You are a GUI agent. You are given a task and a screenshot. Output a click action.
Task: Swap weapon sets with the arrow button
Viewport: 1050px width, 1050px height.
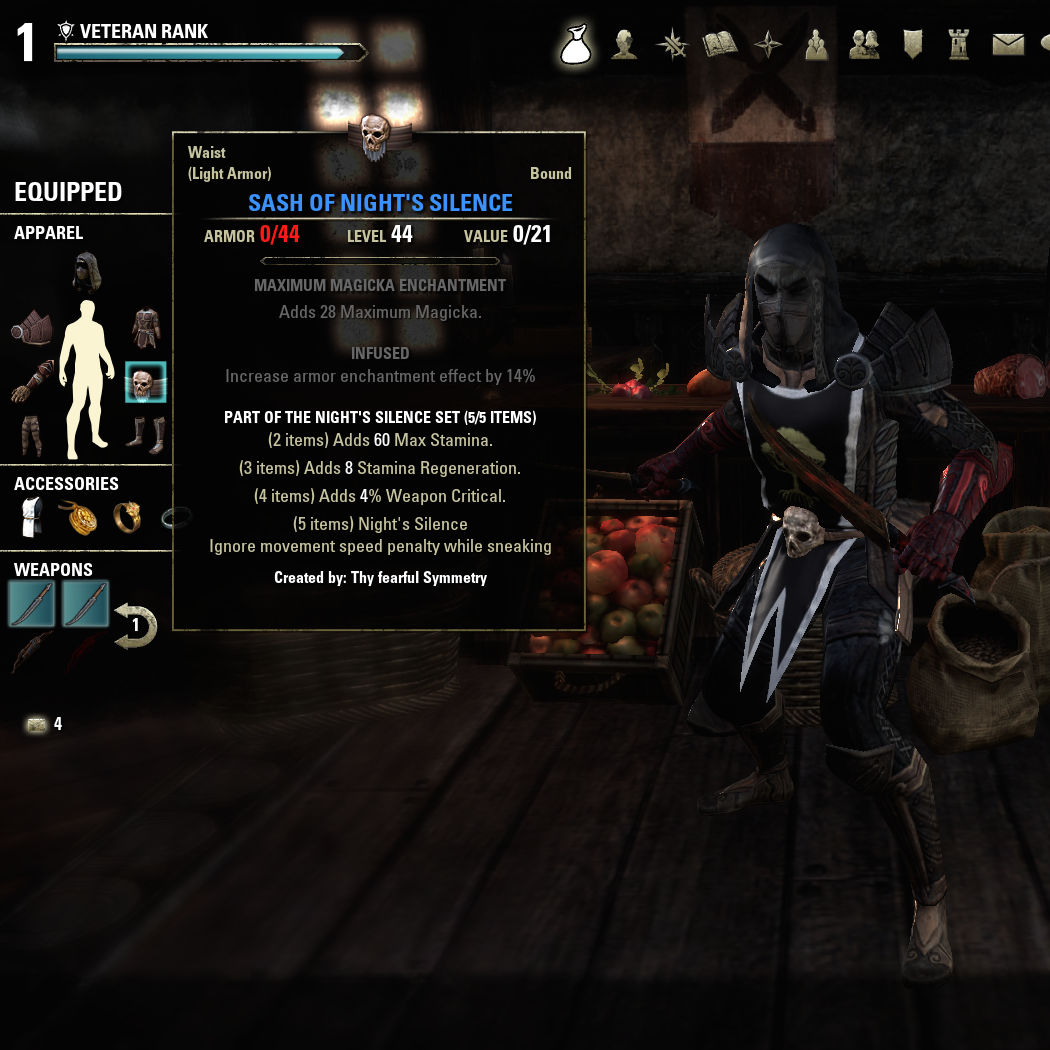pyautogui.click(x=135, y=625)
